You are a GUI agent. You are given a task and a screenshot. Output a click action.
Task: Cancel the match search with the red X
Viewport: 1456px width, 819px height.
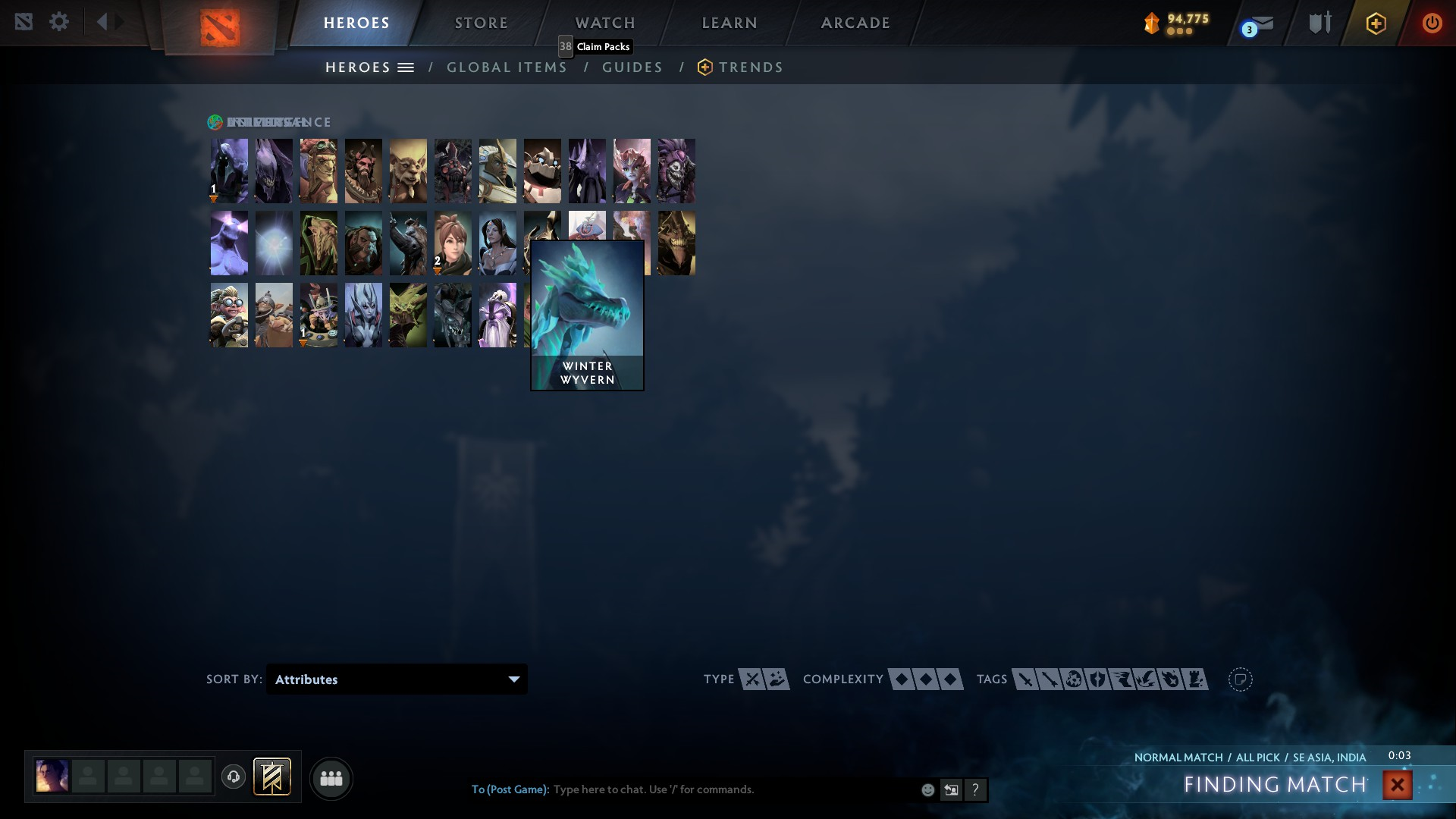point(1398,784)
